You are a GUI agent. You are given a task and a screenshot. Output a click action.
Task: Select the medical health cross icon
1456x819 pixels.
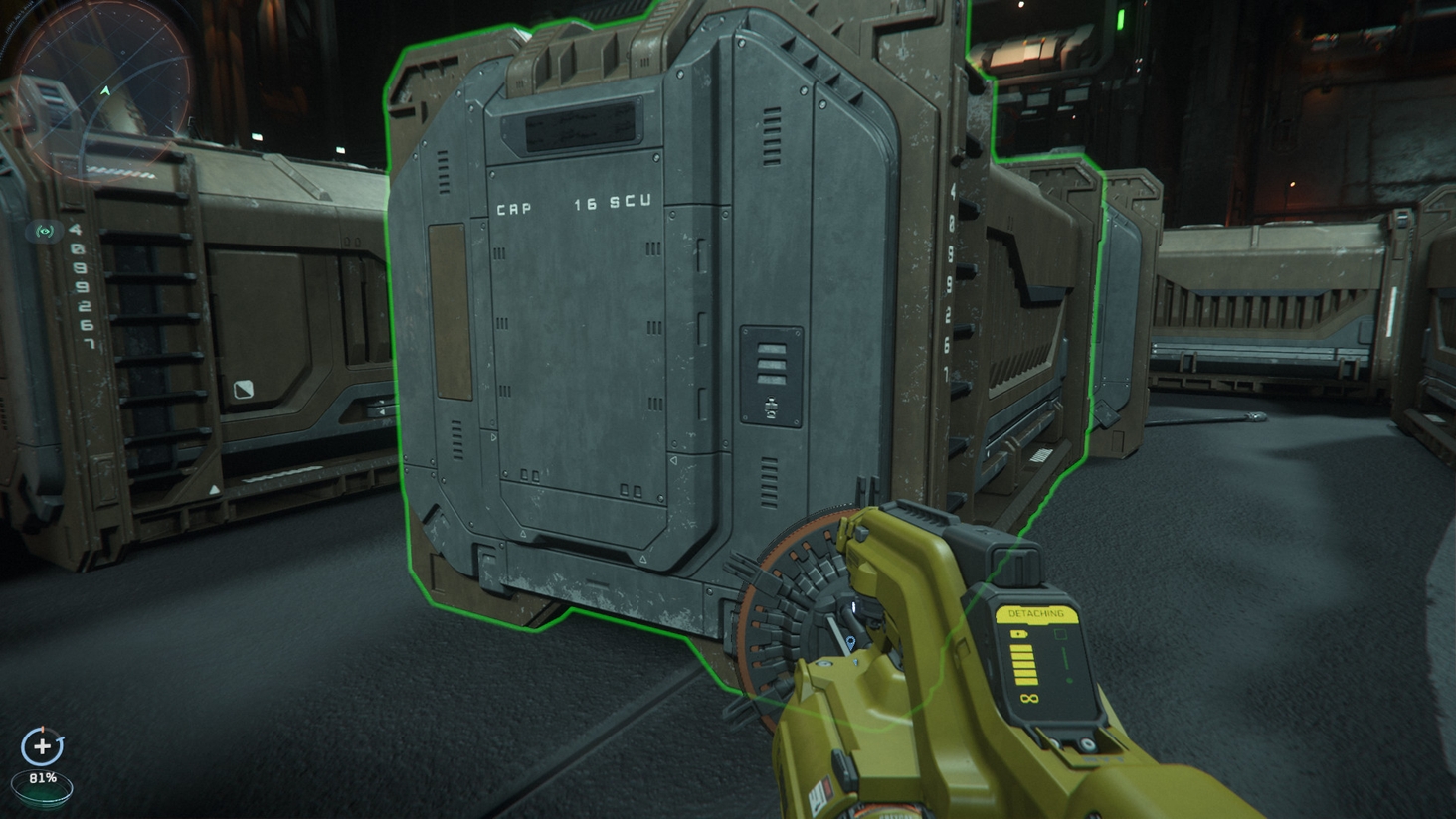tap(41, 745)
